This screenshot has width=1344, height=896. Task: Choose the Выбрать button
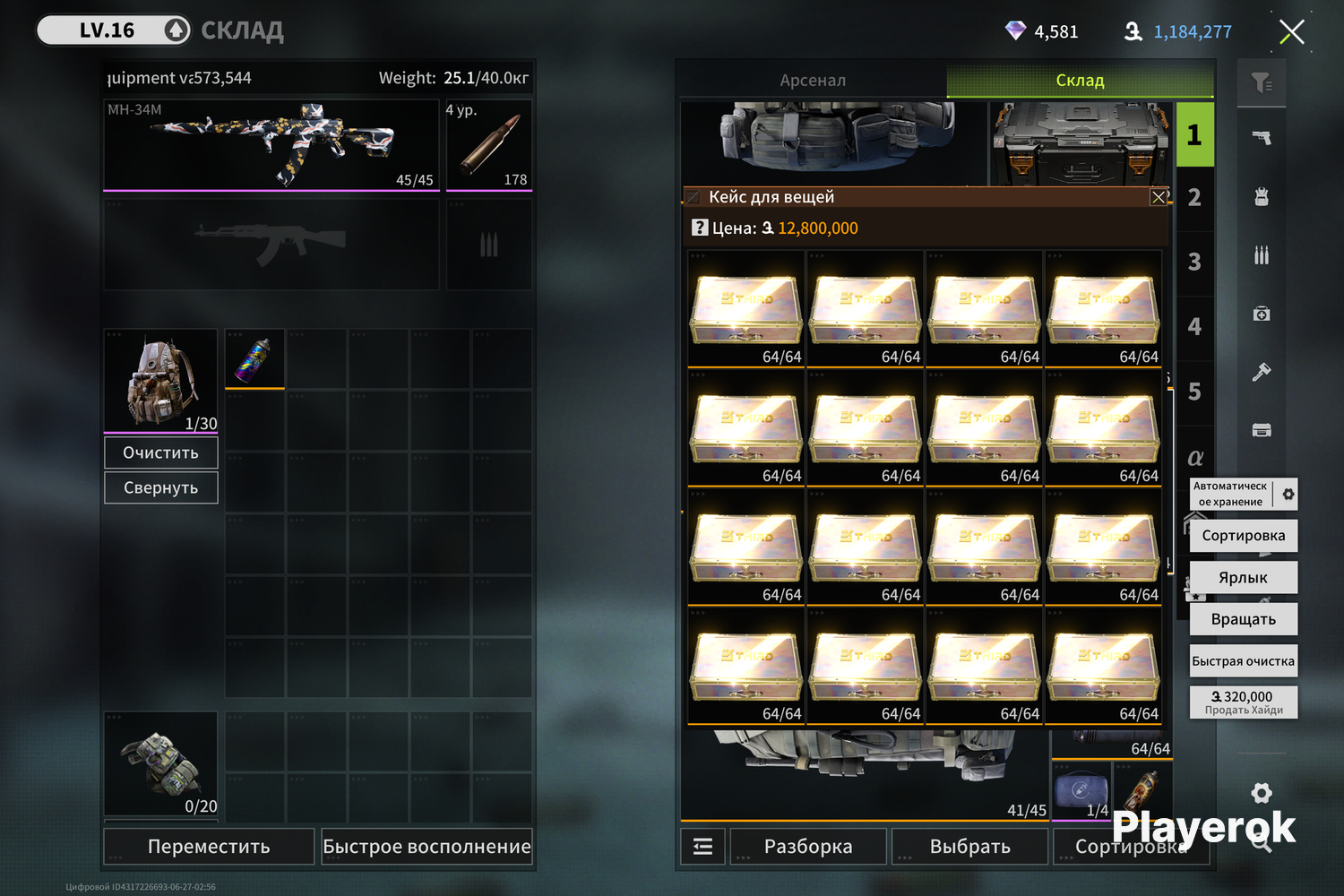coord(969,847)
